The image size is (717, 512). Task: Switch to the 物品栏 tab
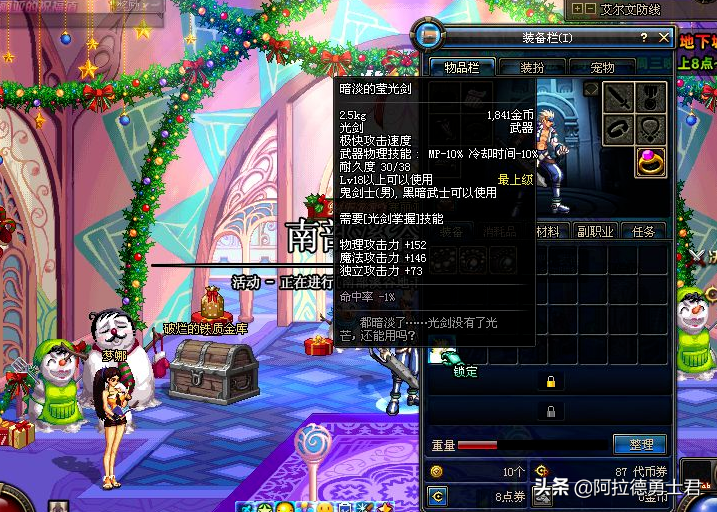click(461, 67)
